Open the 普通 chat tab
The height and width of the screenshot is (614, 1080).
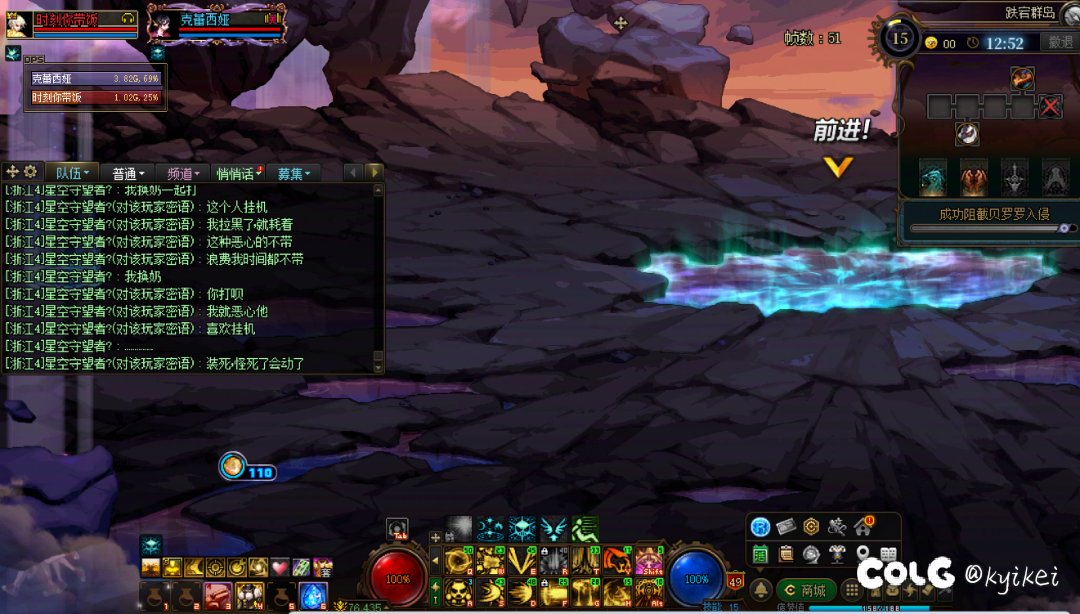point(129,173)
